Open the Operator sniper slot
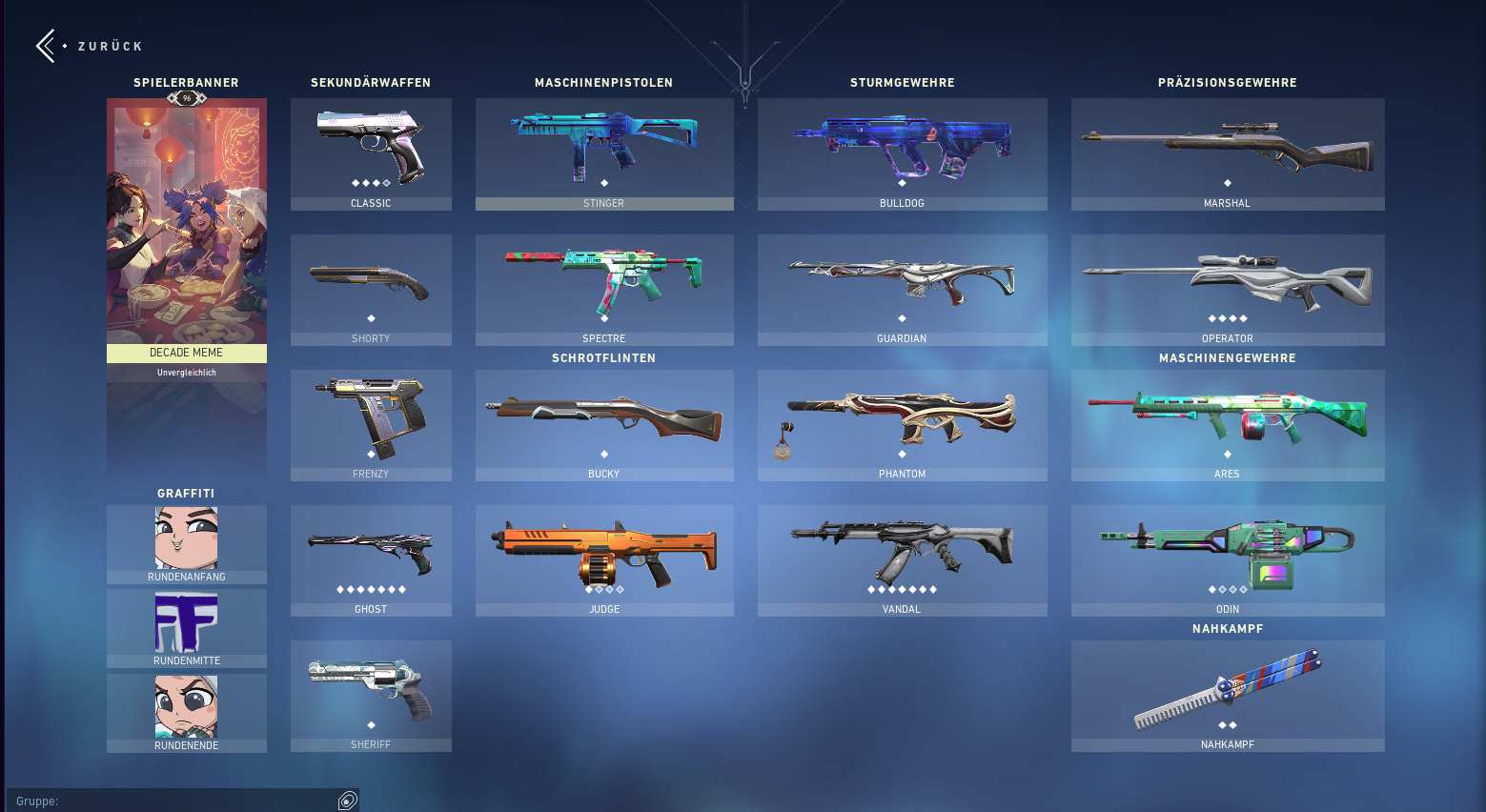 click(1227, 286)
